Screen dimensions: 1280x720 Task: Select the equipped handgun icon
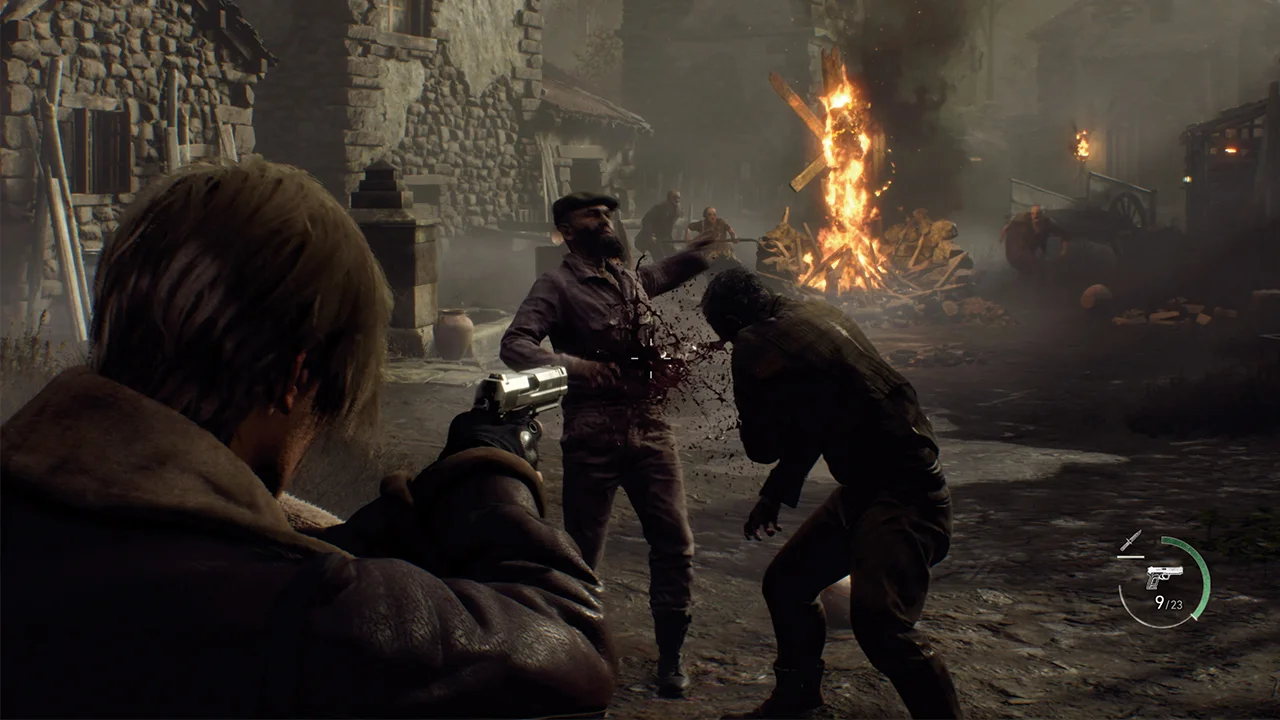[x=1164, y=576]
